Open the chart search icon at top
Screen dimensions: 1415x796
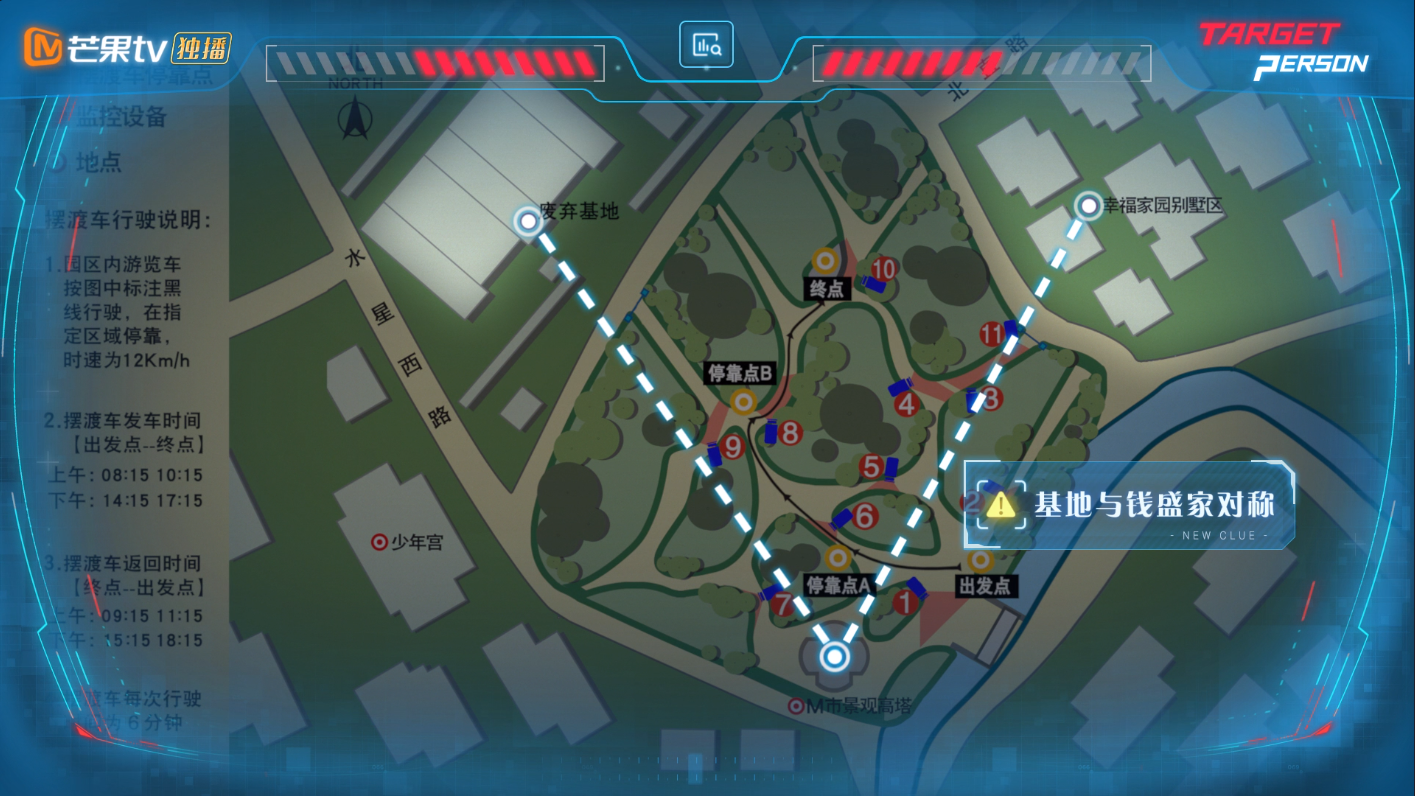[x=706, y=45]
